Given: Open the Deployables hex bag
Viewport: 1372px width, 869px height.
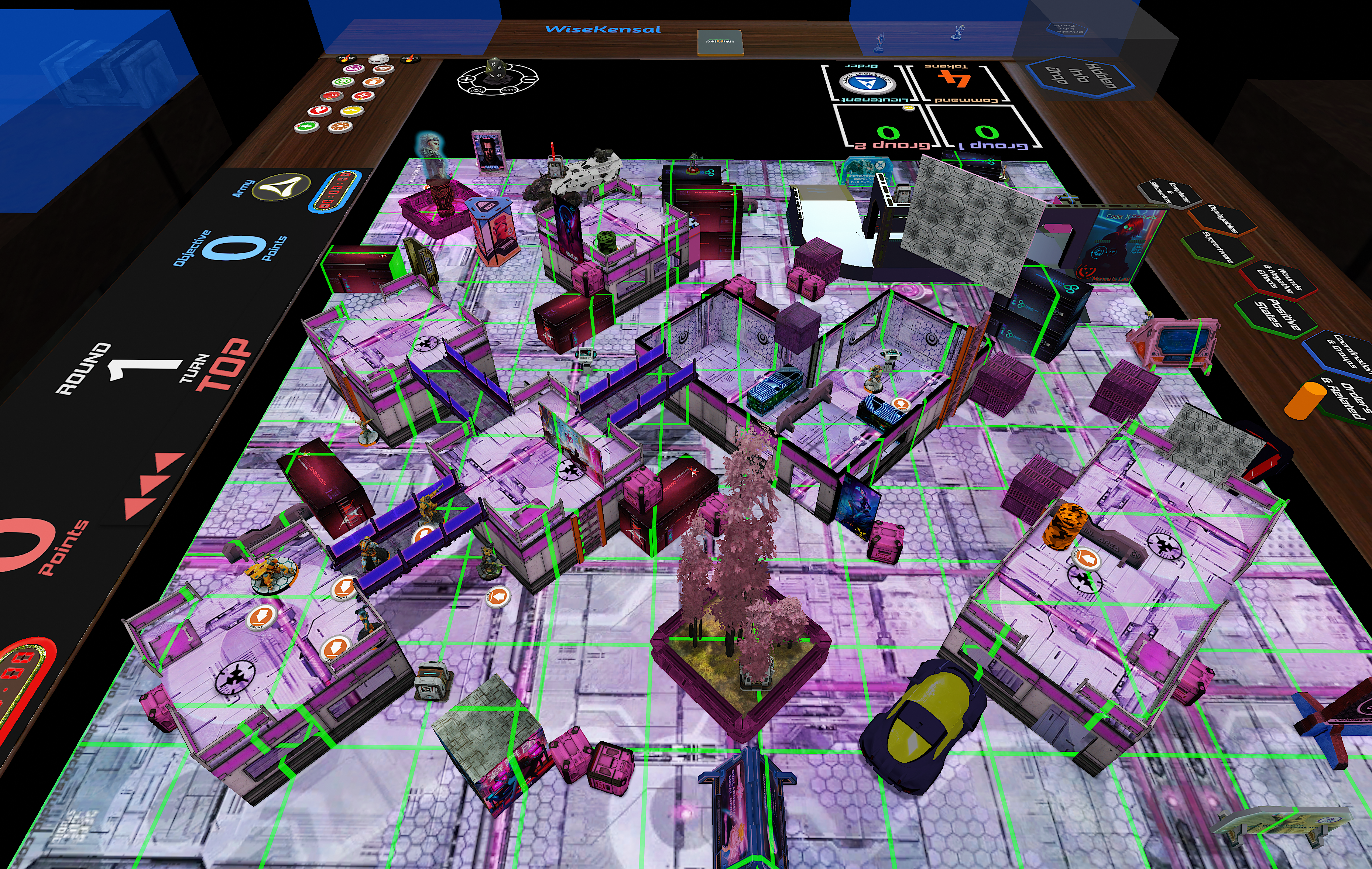Looking at the screenshot, I should [x=1223, y=220].
